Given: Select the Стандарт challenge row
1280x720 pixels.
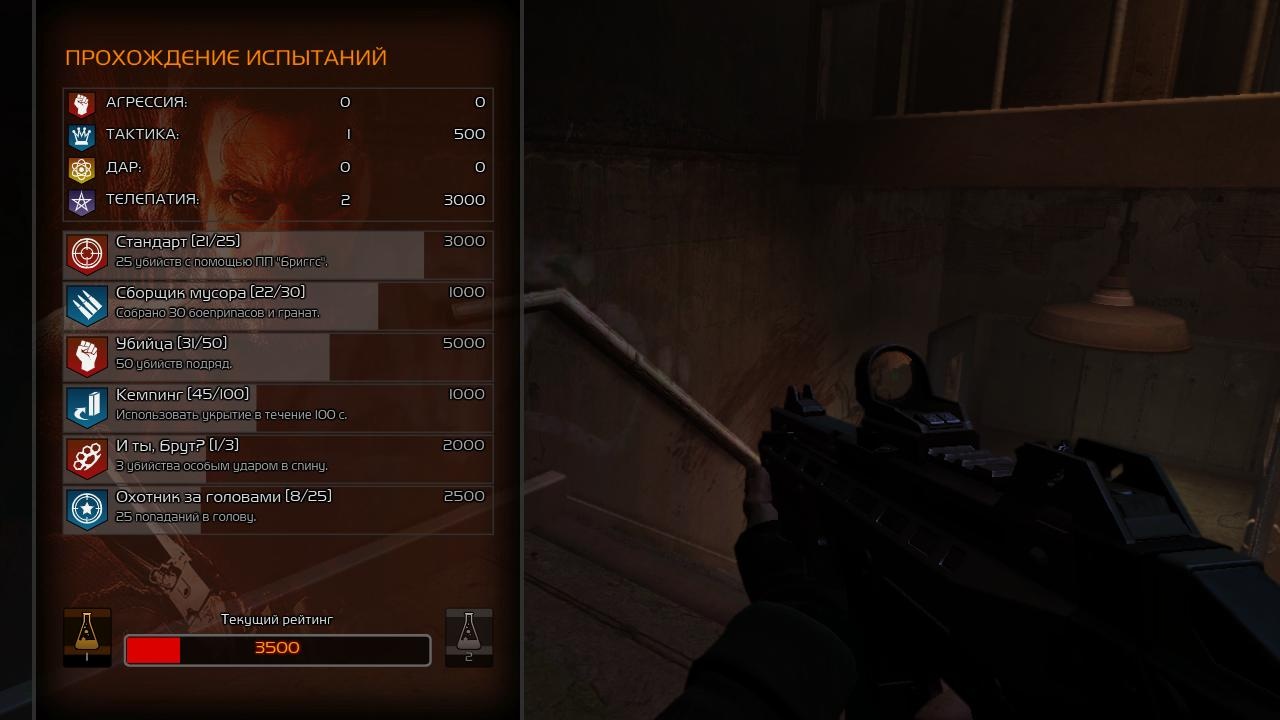Looking at the screenshot, I should tap(278, 255).
